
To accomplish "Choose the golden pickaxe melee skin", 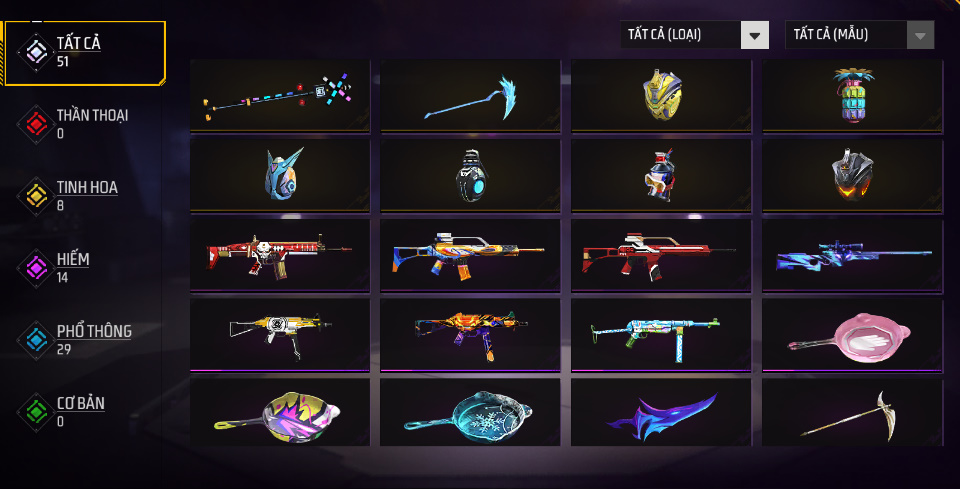I will click(852, 413).
